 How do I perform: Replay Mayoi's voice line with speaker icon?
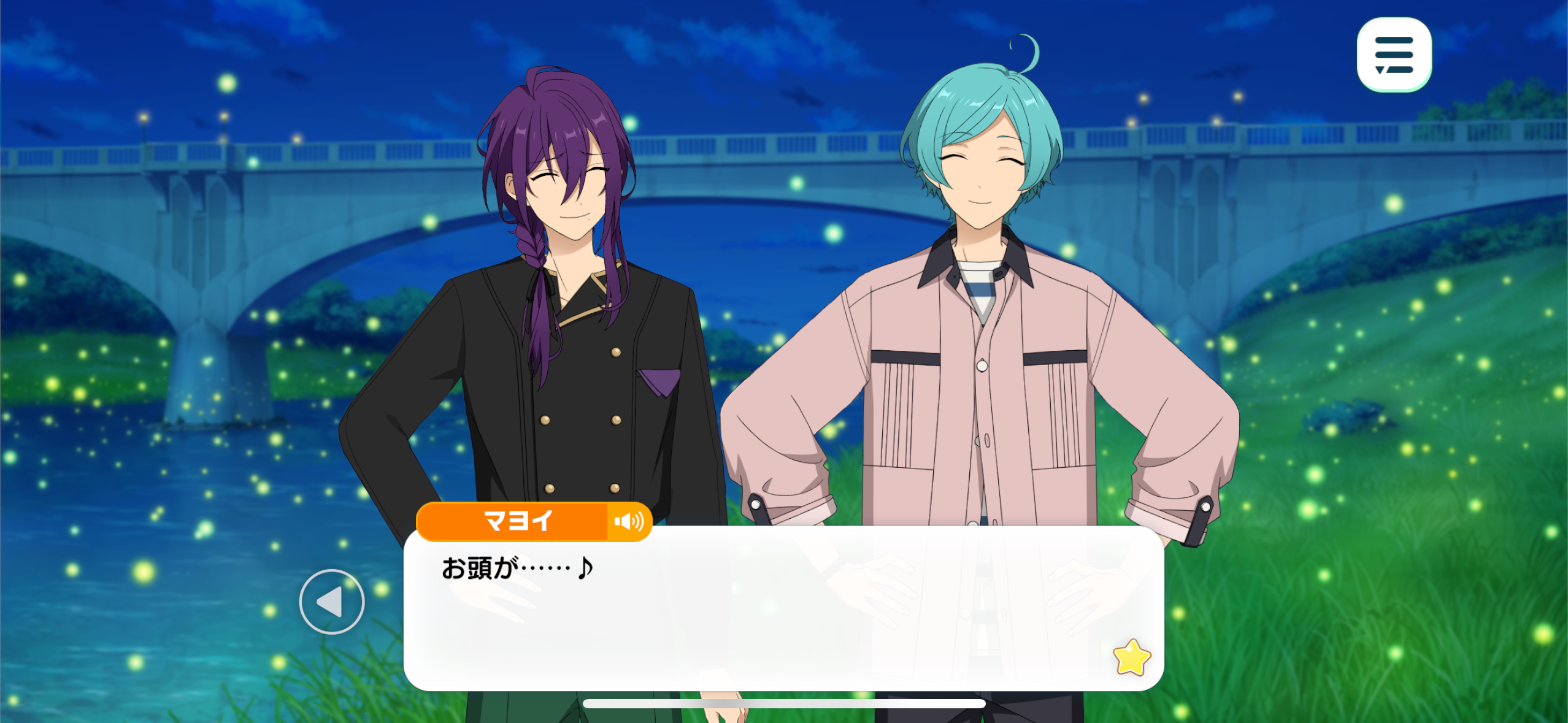coord(629,522)
